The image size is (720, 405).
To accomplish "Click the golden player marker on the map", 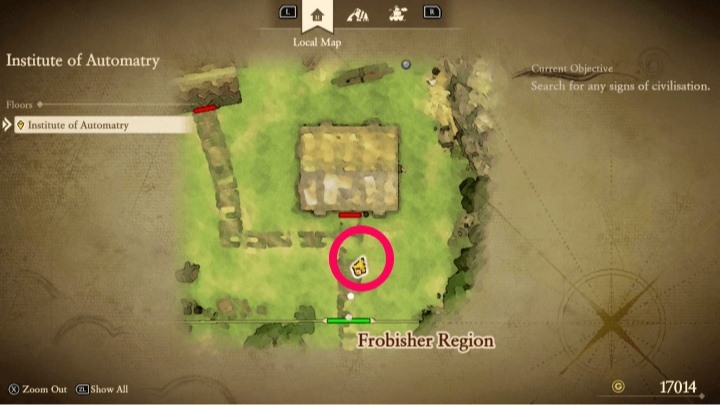I will click(360, 266).
